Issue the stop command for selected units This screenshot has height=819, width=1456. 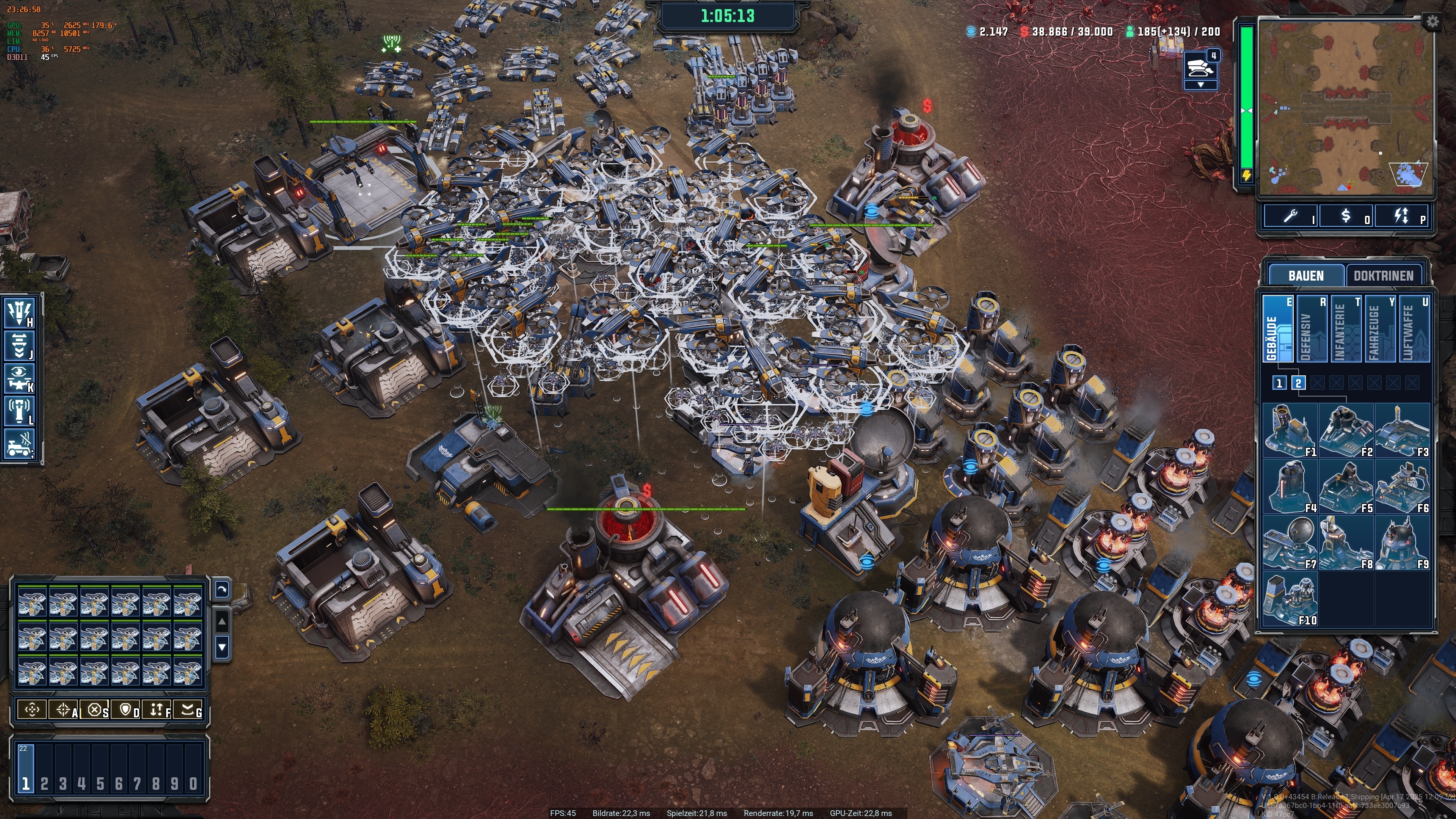(x=96, y=710)
